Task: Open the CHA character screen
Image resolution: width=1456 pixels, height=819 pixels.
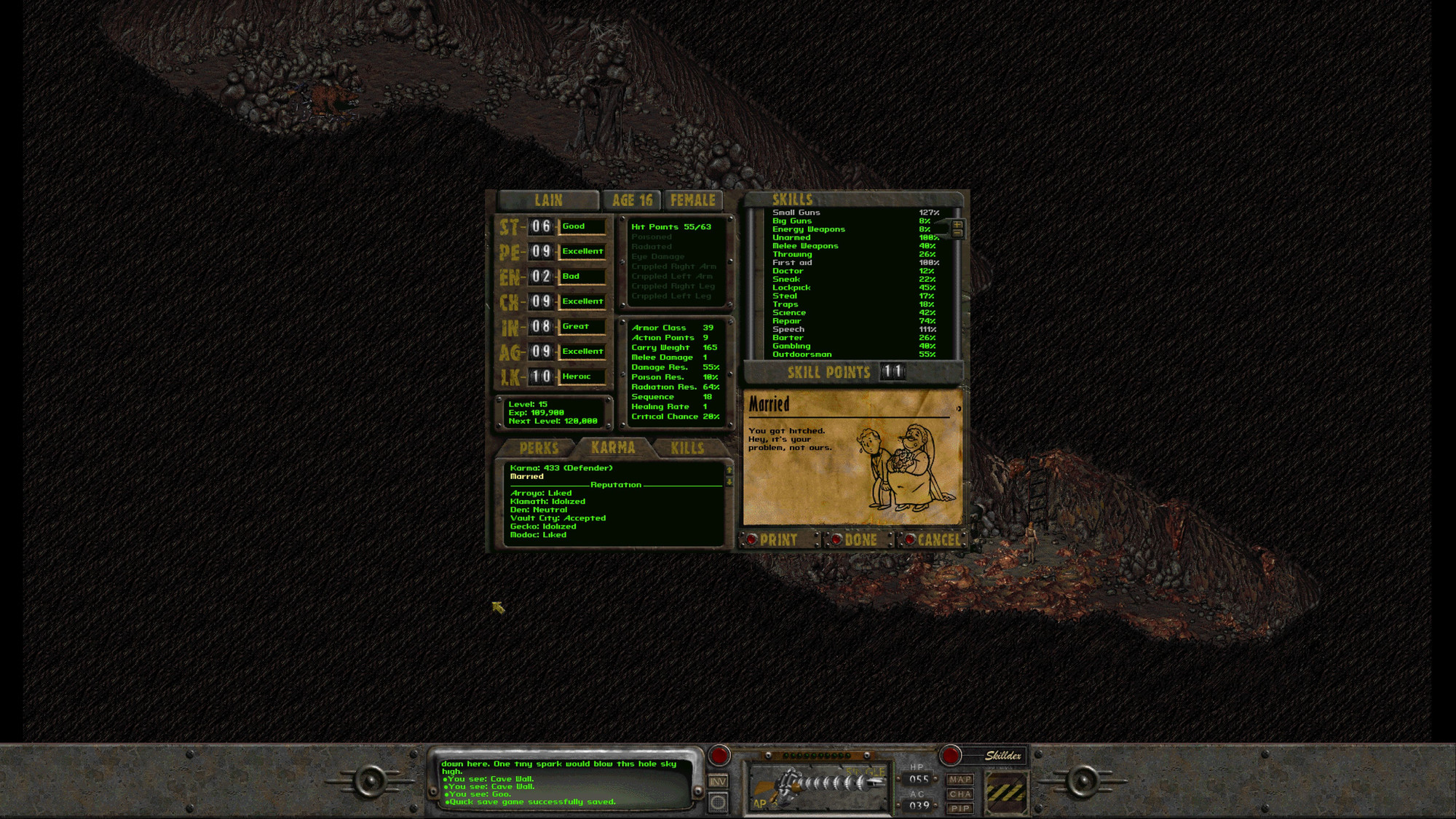Action: click(959, 794)
